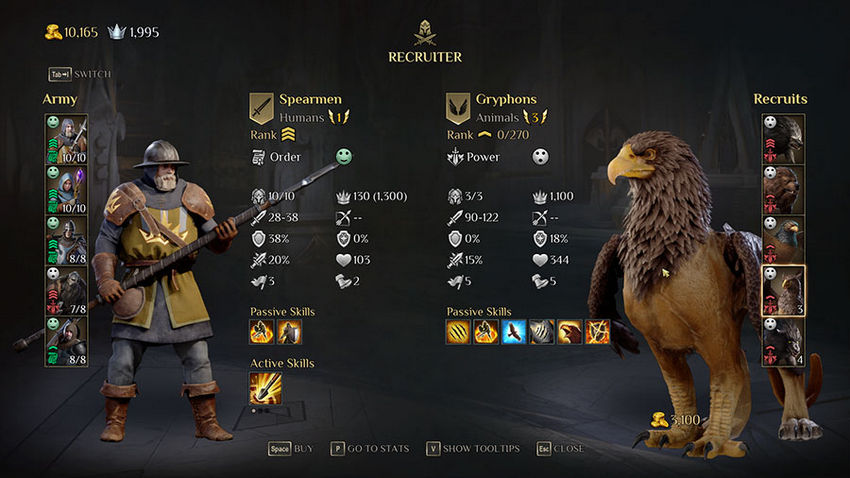This screenshot has height=478, width=850.
Task: Inspect the Spearmen spear thrust active skill
Action: tap(265, 388)
